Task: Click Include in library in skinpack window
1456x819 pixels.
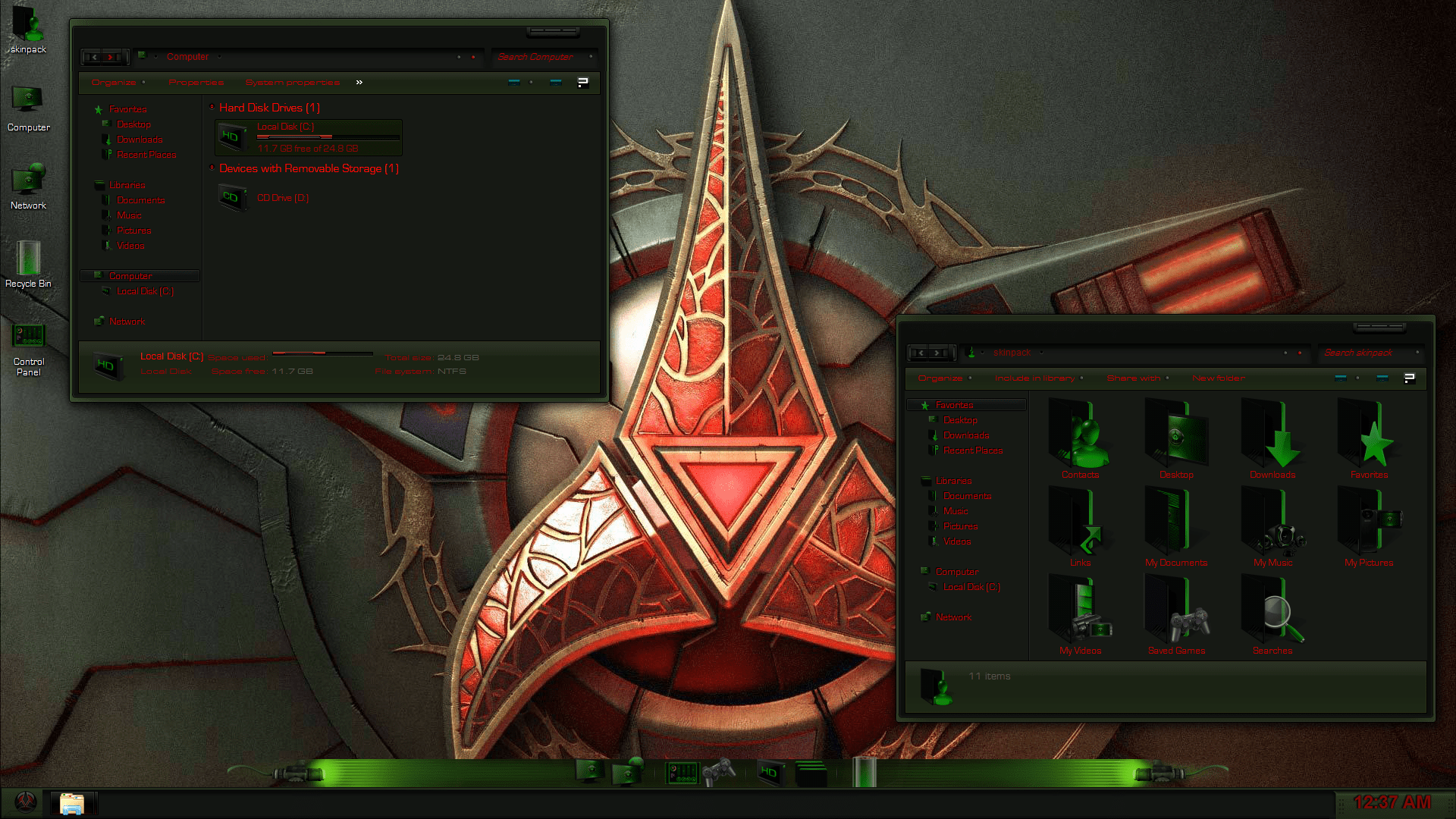Action: pyautogui.click(x=1034, y=378)
